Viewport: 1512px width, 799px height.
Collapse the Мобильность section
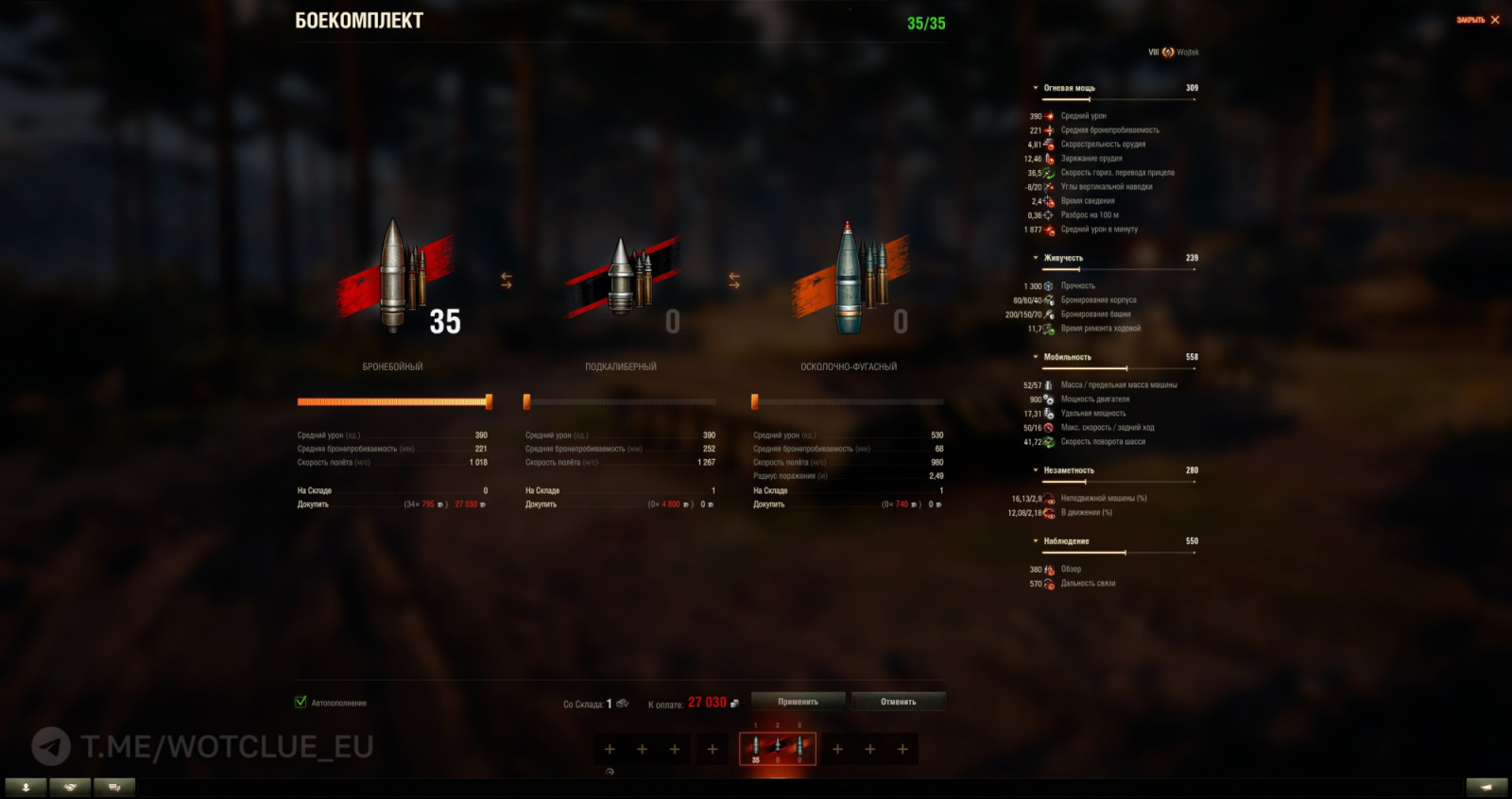tap(1036, 357)
